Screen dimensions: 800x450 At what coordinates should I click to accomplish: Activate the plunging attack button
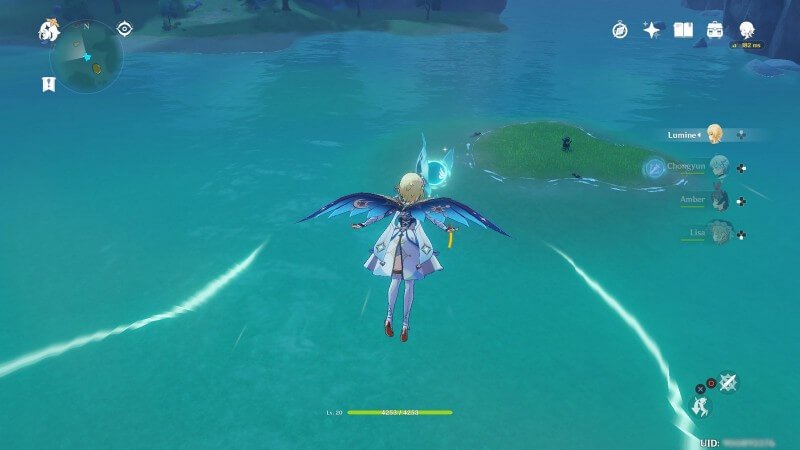point(728,382)
